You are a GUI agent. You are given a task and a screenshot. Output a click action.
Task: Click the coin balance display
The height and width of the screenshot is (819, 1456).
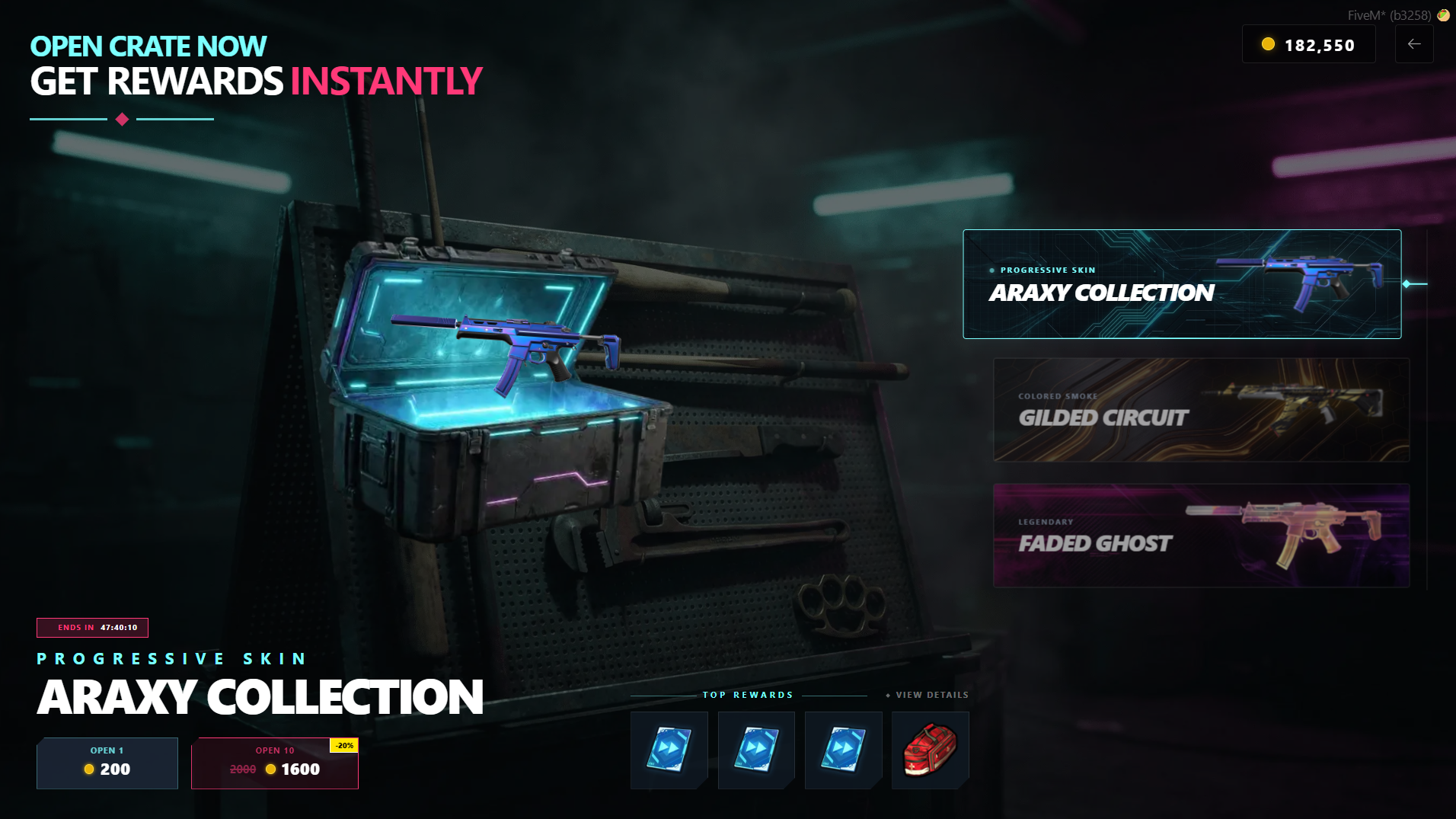1308,45
